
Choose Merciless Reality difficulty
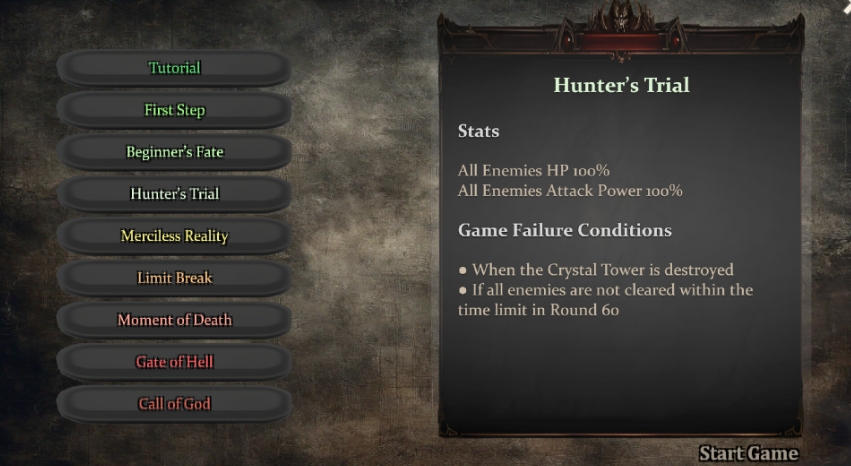point(175,236)
